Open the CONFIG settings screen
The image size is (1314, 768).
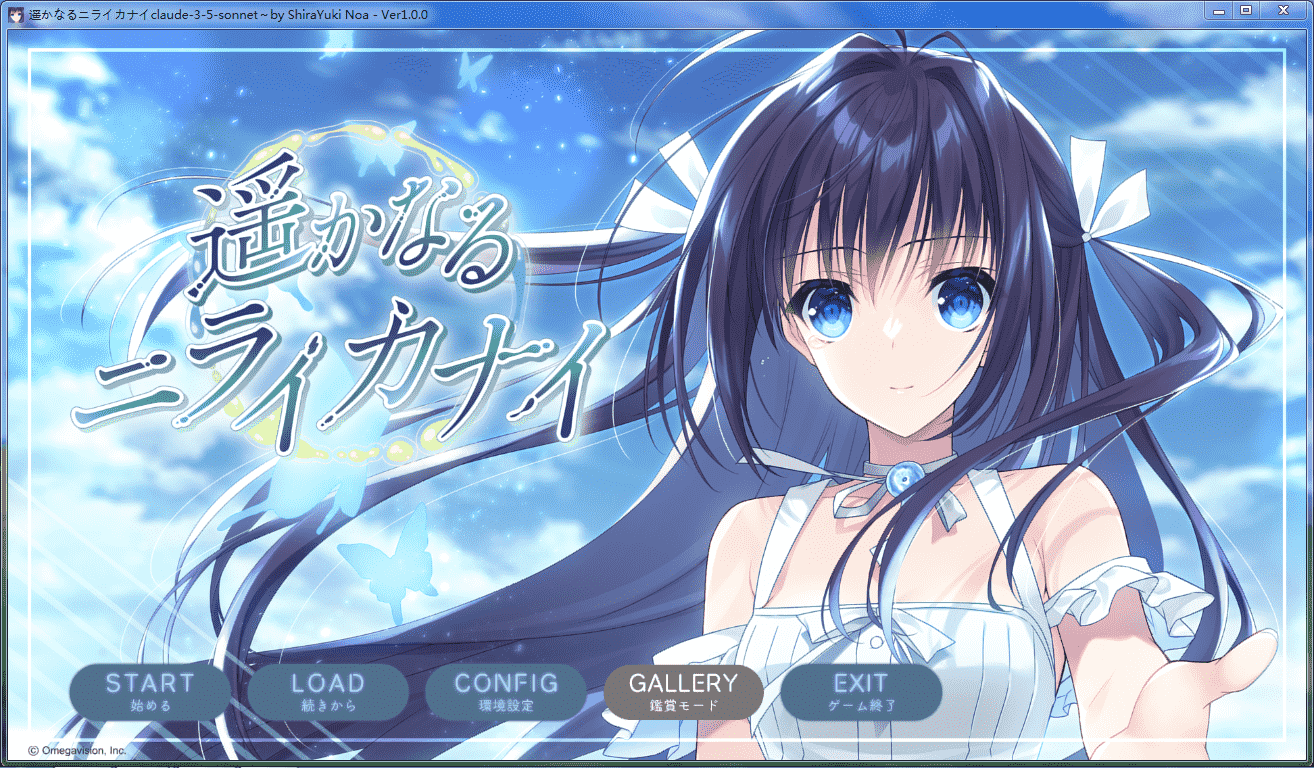coord(505,691)
